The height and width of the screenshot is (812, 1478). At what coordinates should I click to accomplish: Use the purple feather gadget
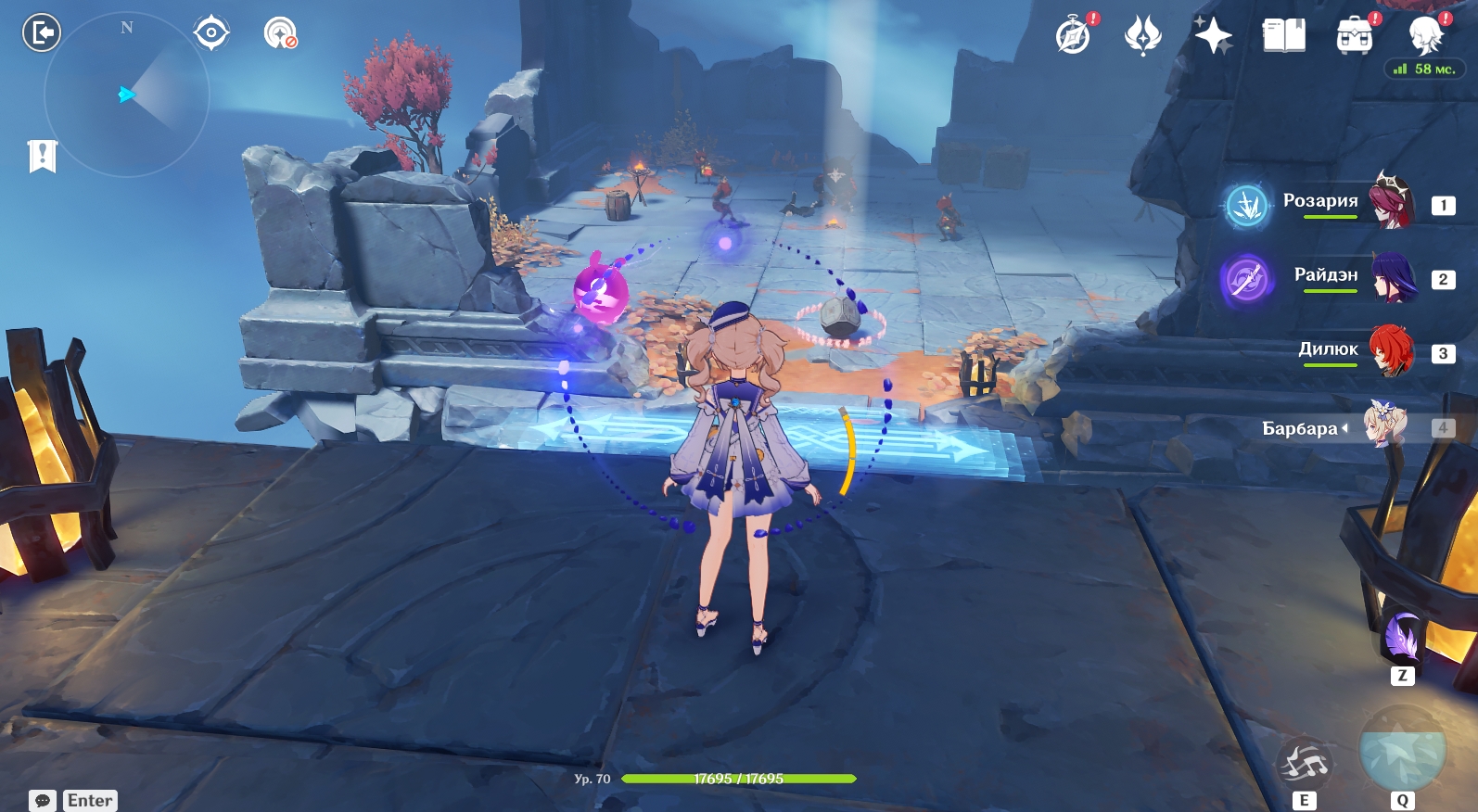coord(1402,638)
